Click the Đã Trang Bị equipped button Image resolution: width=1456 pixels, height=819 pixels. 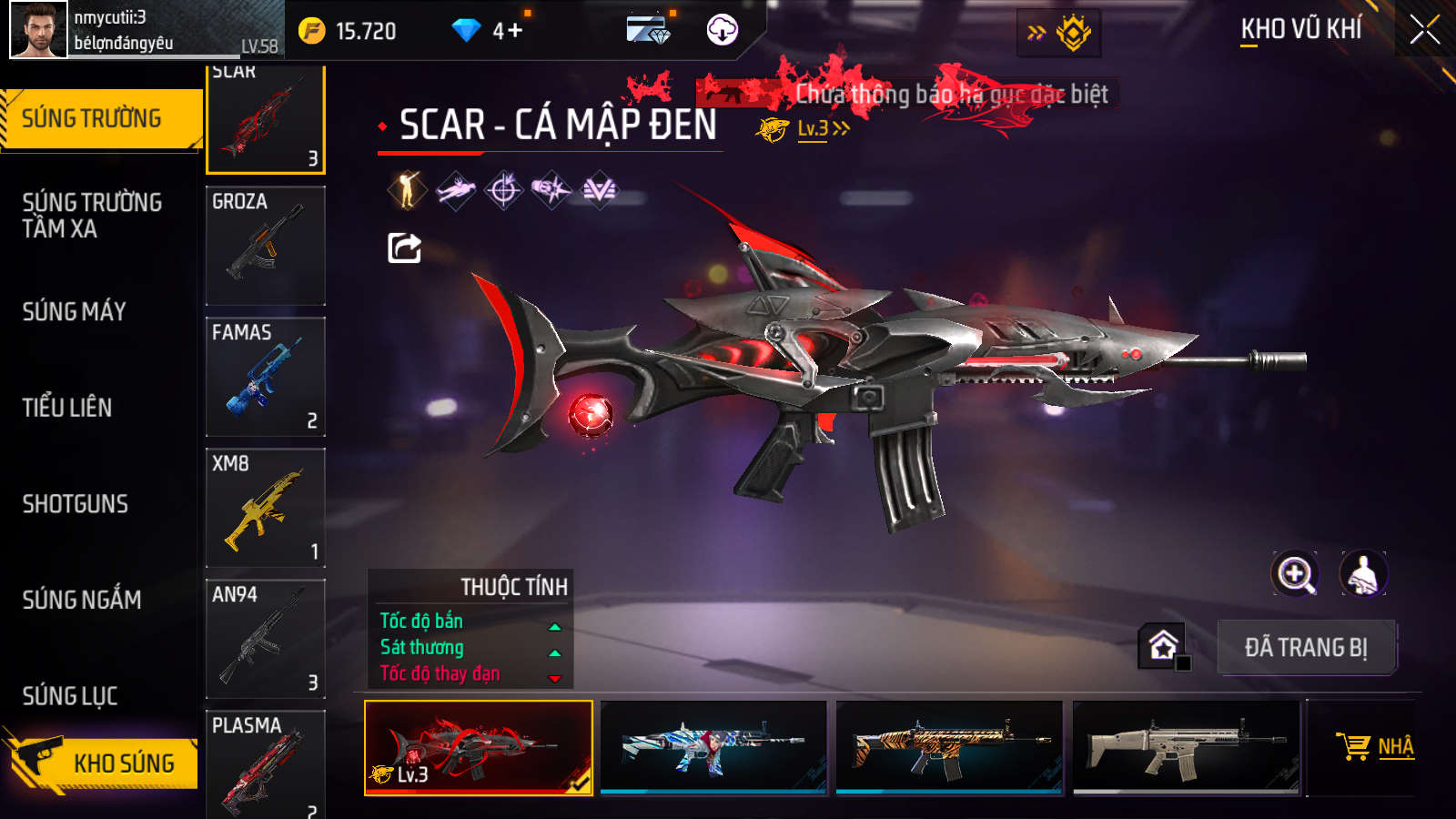tap(1306, 648)
